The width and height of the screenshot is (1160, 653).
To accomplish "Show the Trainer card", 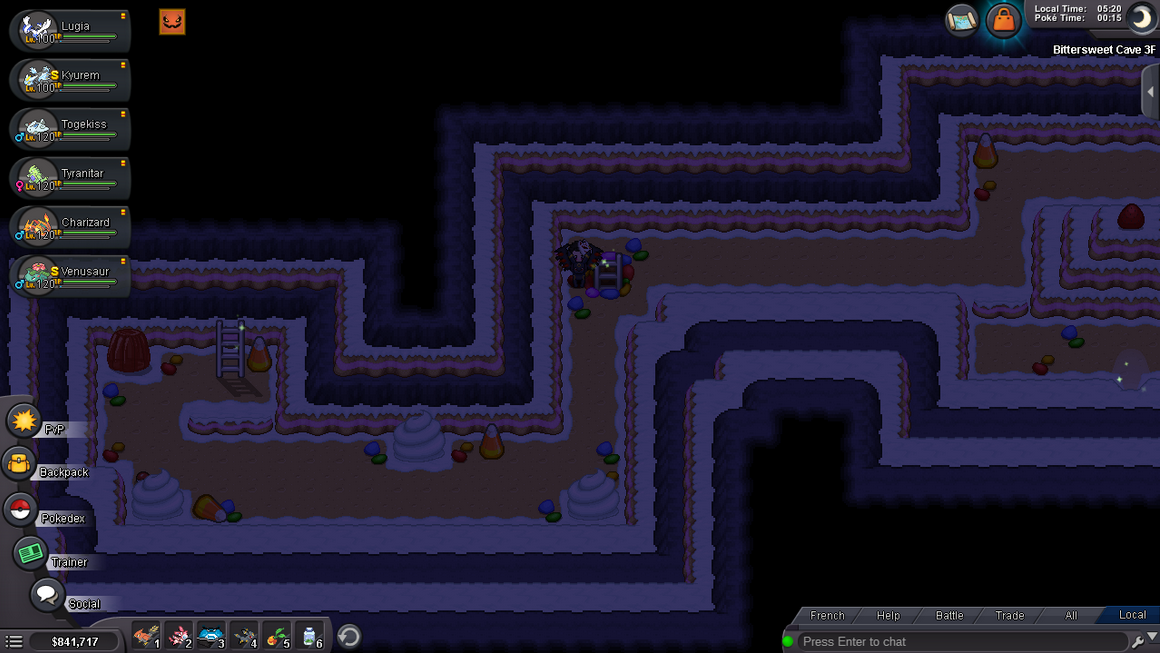I will point(29,553).
